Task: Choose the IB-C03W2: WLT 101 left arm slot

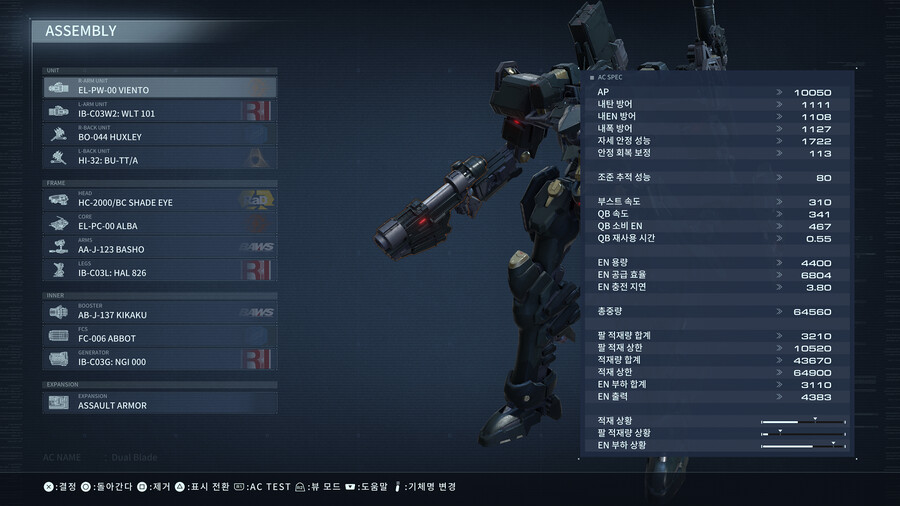Action: click(160, 110)
